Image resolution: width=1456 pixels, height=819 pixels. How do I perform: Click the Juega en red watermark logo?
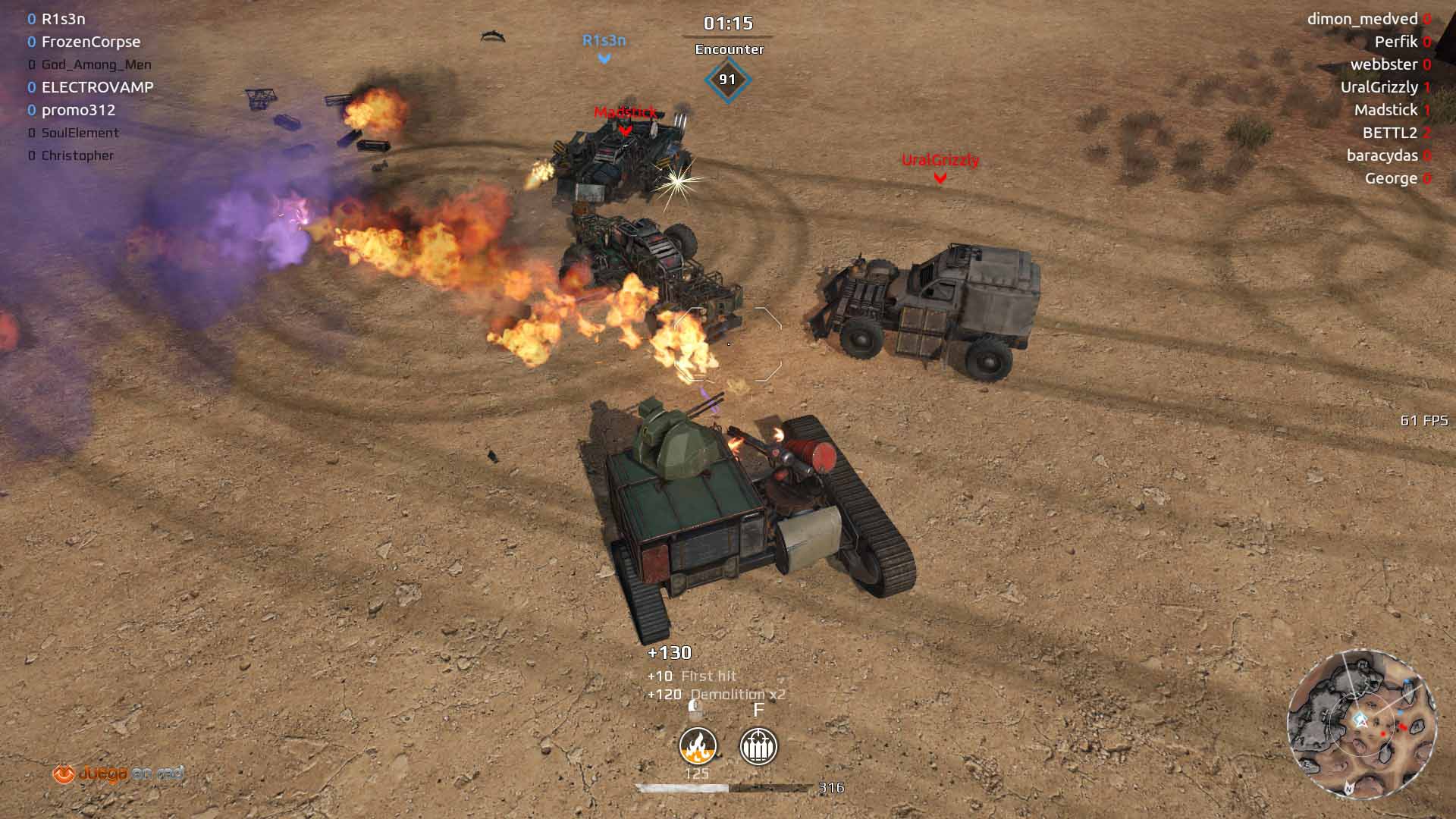(118, 773)
